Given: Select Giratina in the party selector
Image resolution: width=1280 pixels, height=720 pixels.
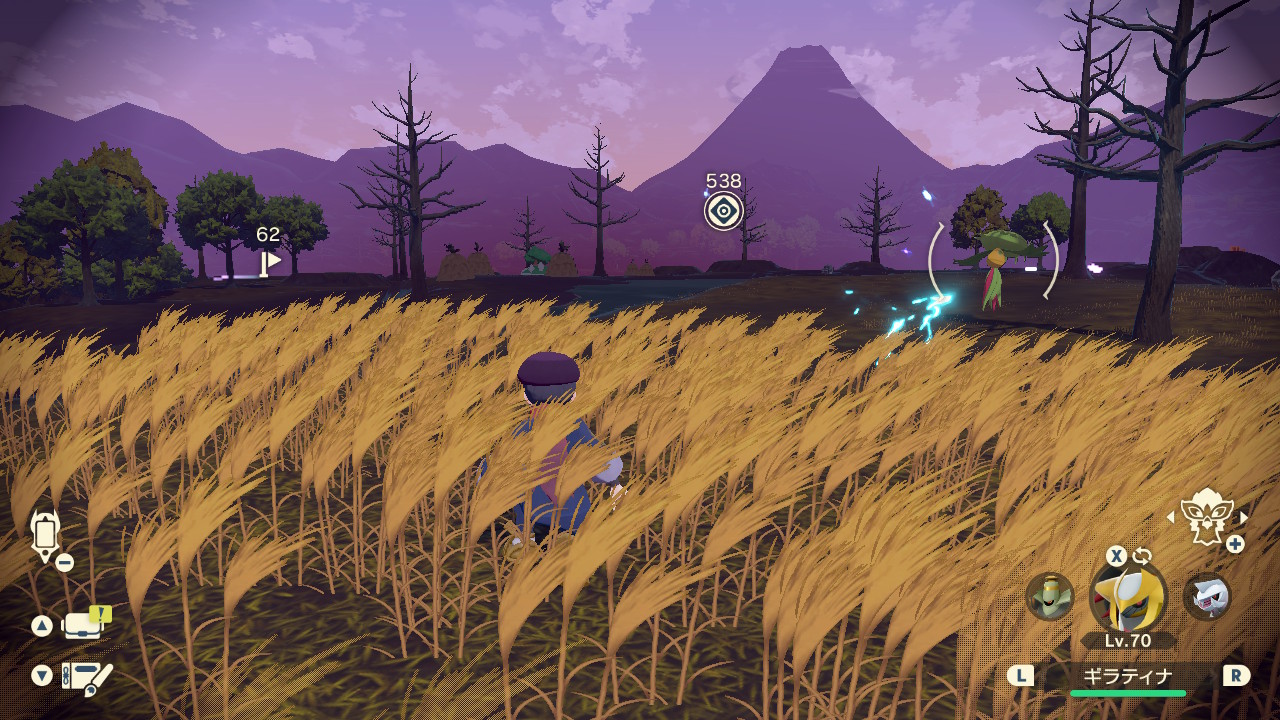Looking at the screenshot, I should click(x=1128, y=597).
